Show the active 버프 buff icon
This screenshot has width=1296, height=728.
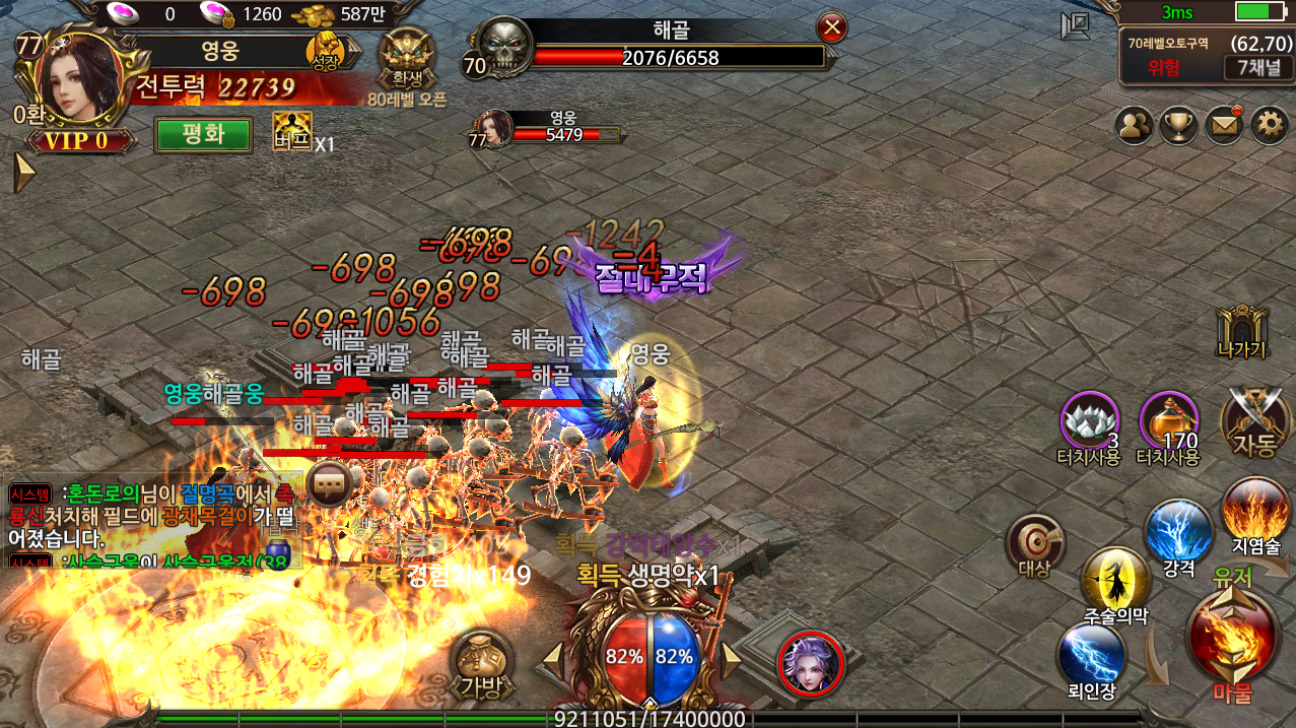(292, 131)
